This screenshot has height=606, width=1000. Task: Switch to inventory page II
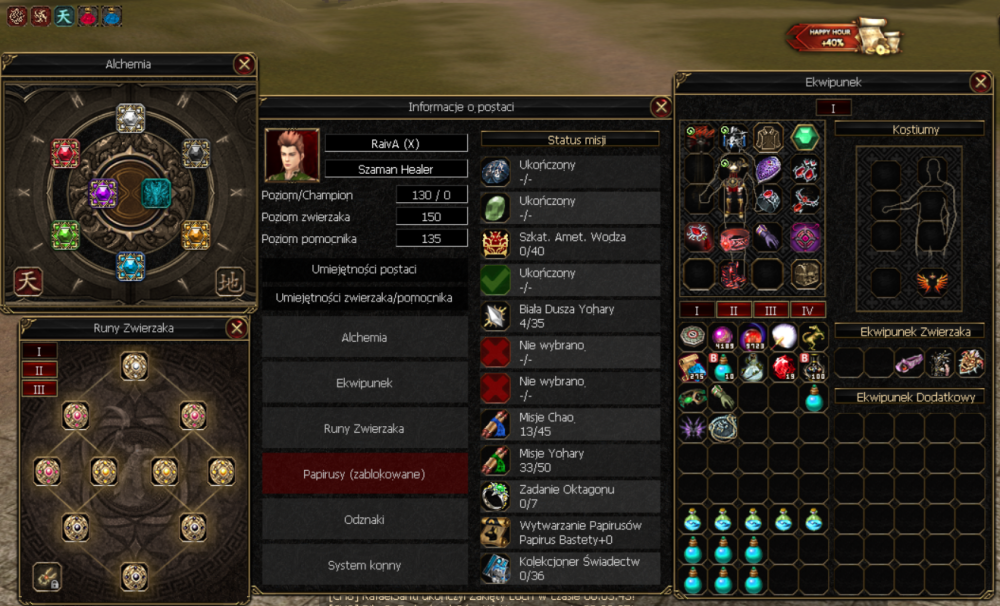(733, 310)
